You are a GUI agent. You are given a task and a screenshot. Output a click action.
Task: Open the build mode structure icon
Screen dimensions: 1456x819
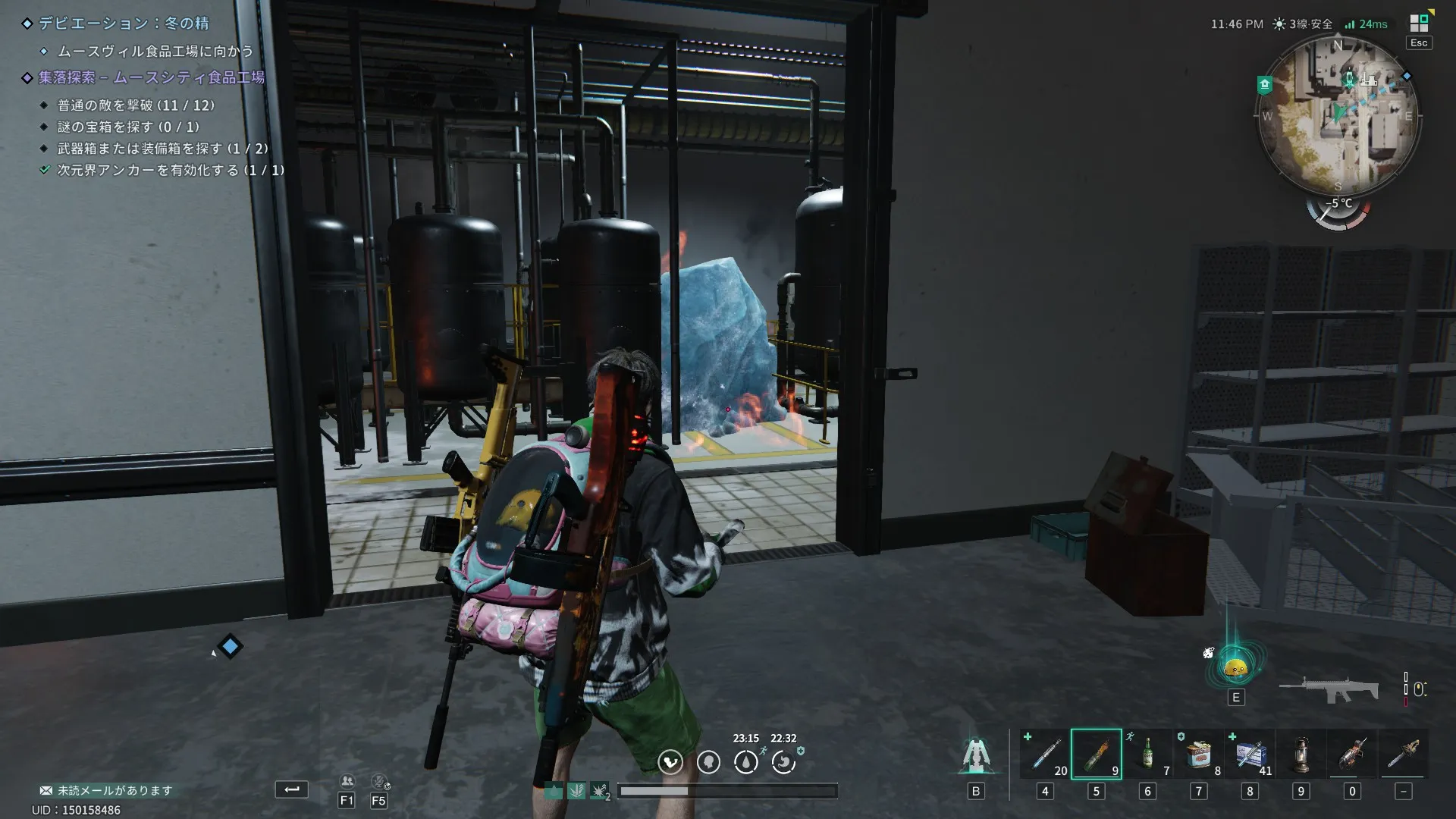tap(976, 755)
